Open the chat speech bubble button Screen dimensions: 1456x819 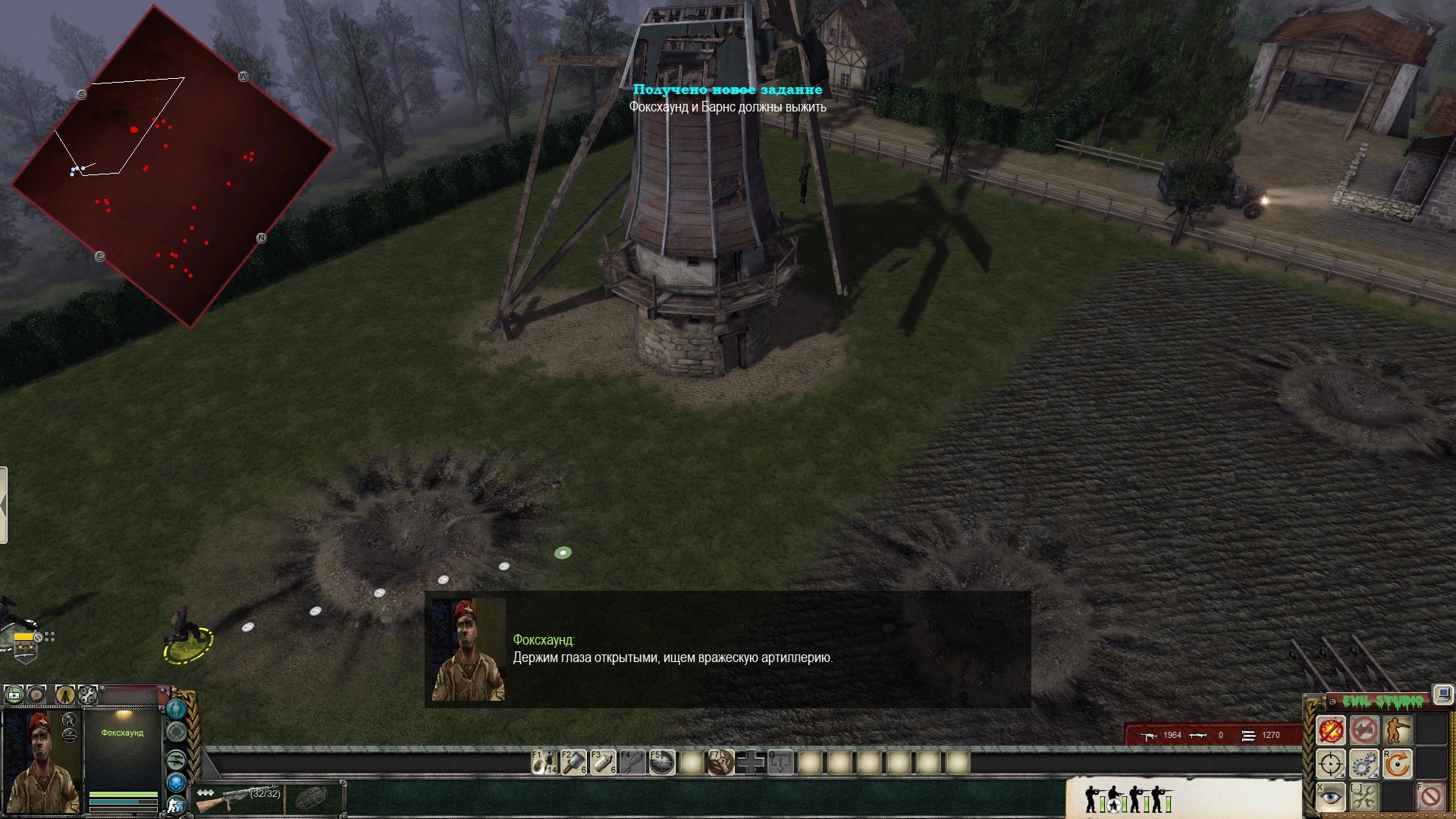point(36,694)
